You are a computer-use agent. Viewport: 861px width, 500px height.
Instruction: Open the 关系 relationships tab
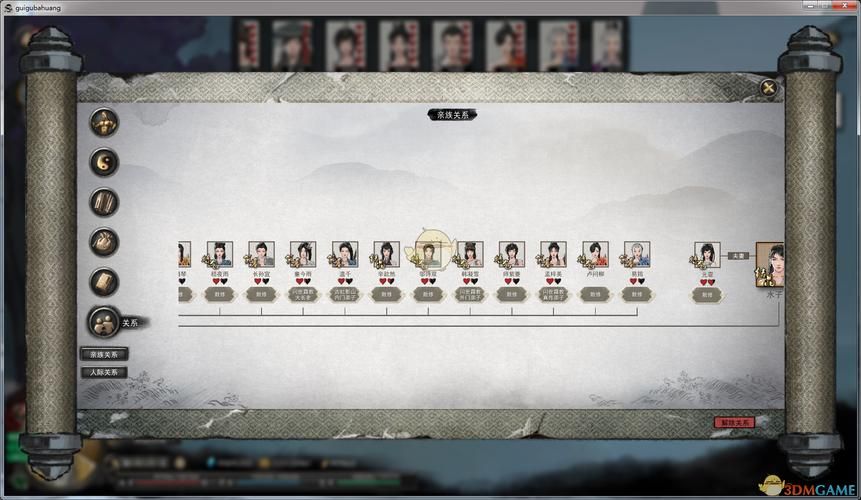pyautogui.click(x=104, y=321)
